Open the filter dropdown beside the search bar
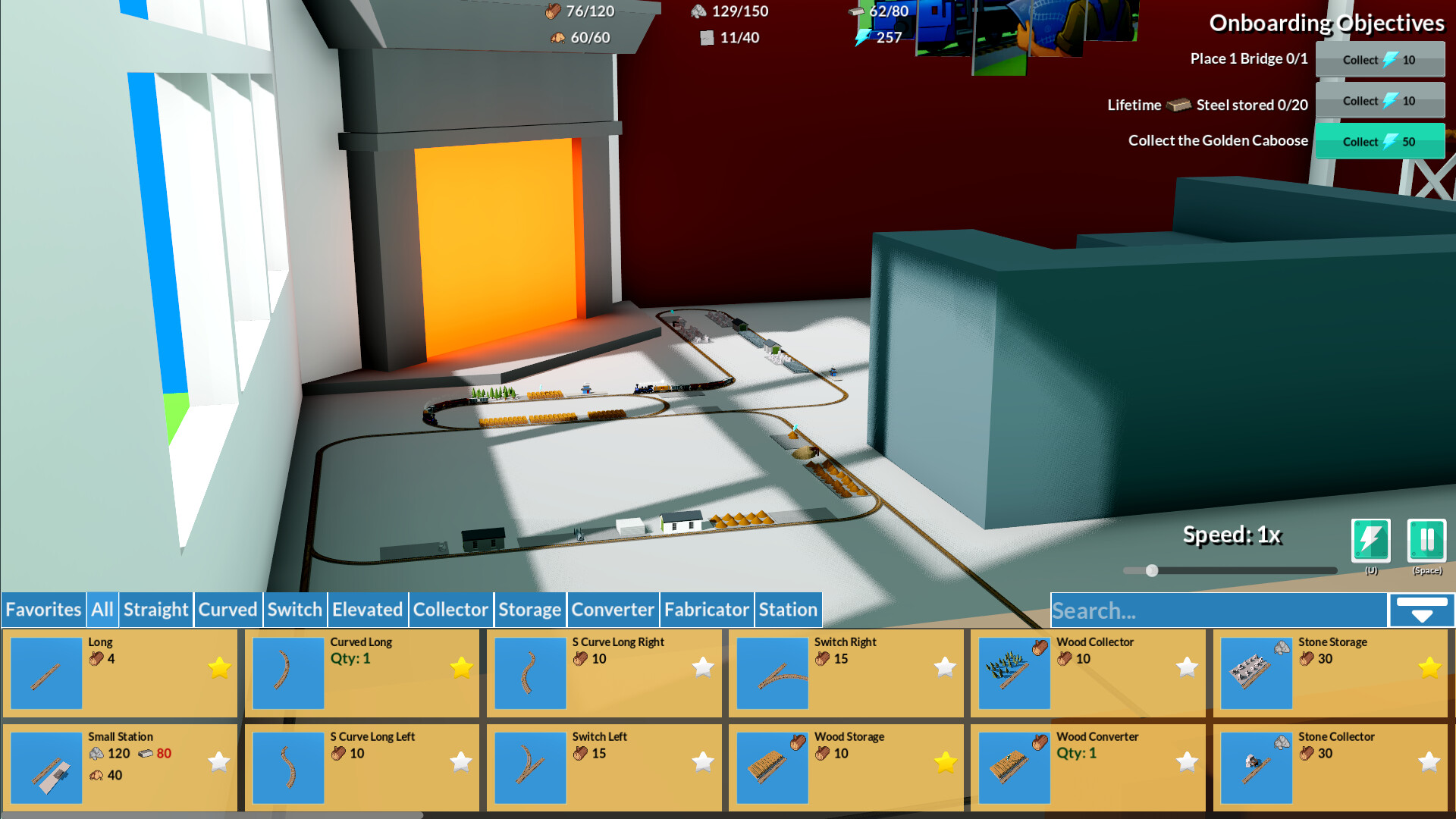 coord(1421,610)
